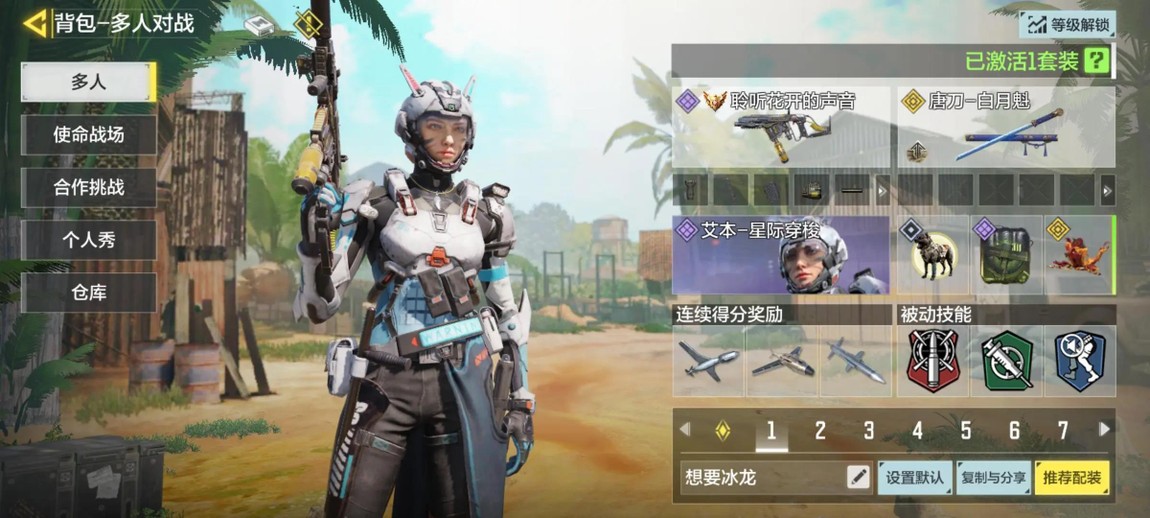Choose the 个人秀 tab
Image resolution: width=1150 pixels, height=518 pixels.
pyautogui.click(x=88, y=240)
